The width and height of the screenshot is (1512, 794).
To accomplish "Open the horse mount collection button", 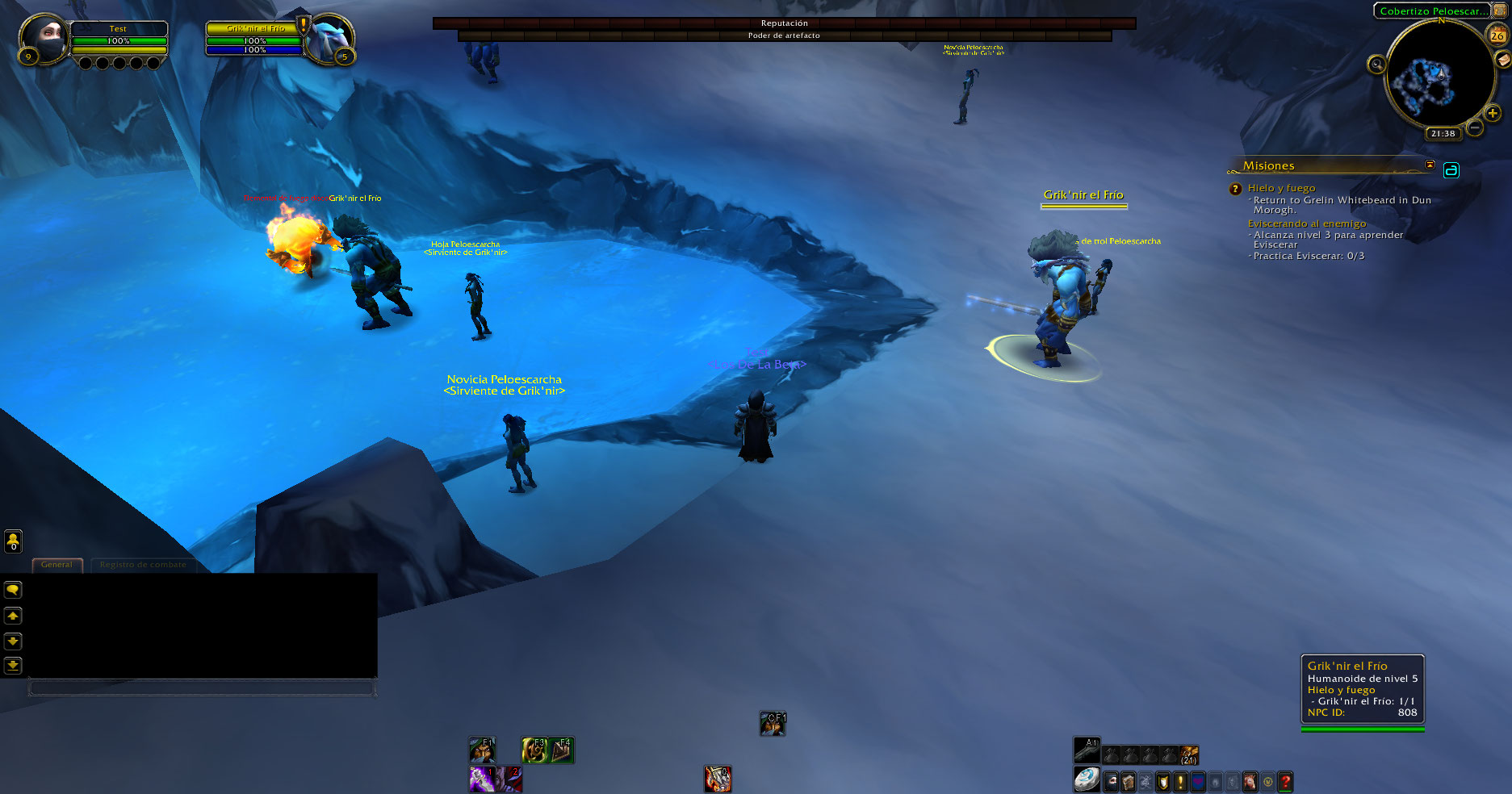I will 1250,781.
